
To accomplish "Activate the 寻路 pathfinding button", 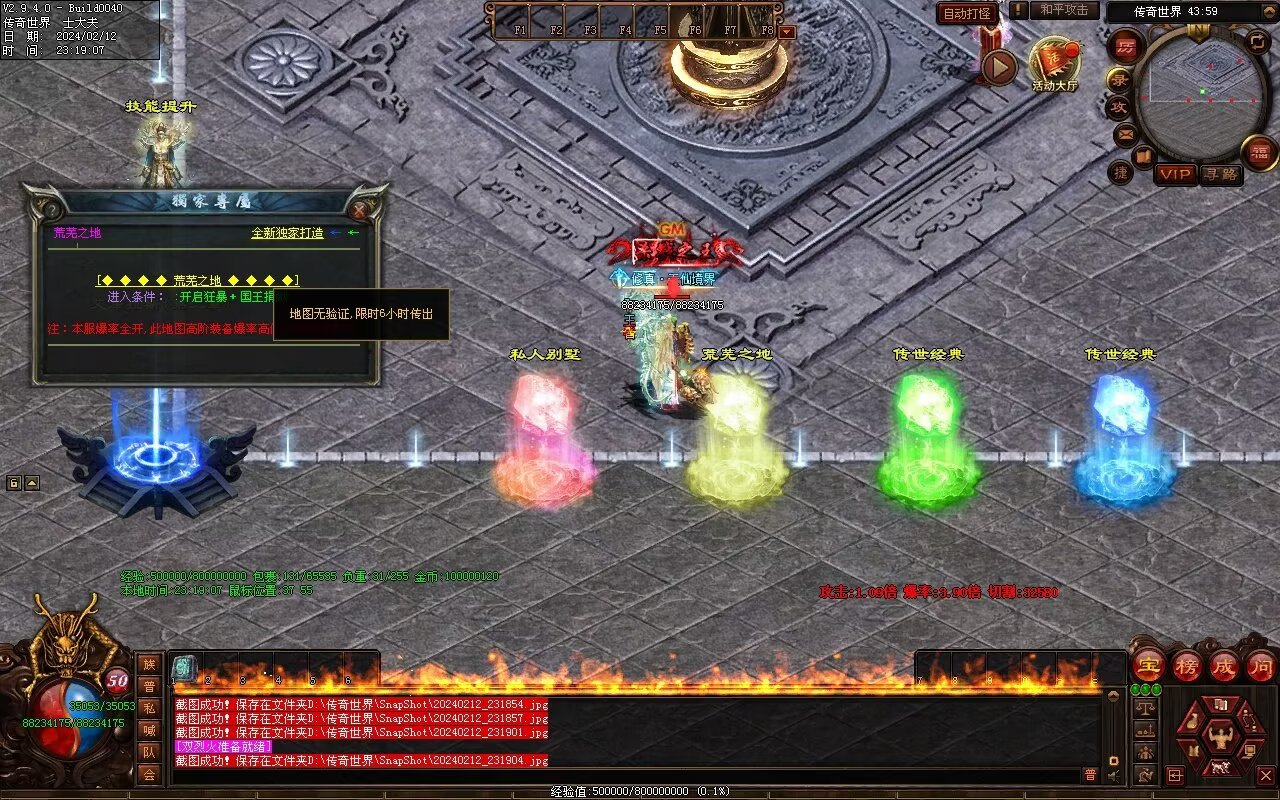I will tap(1220, 174).
